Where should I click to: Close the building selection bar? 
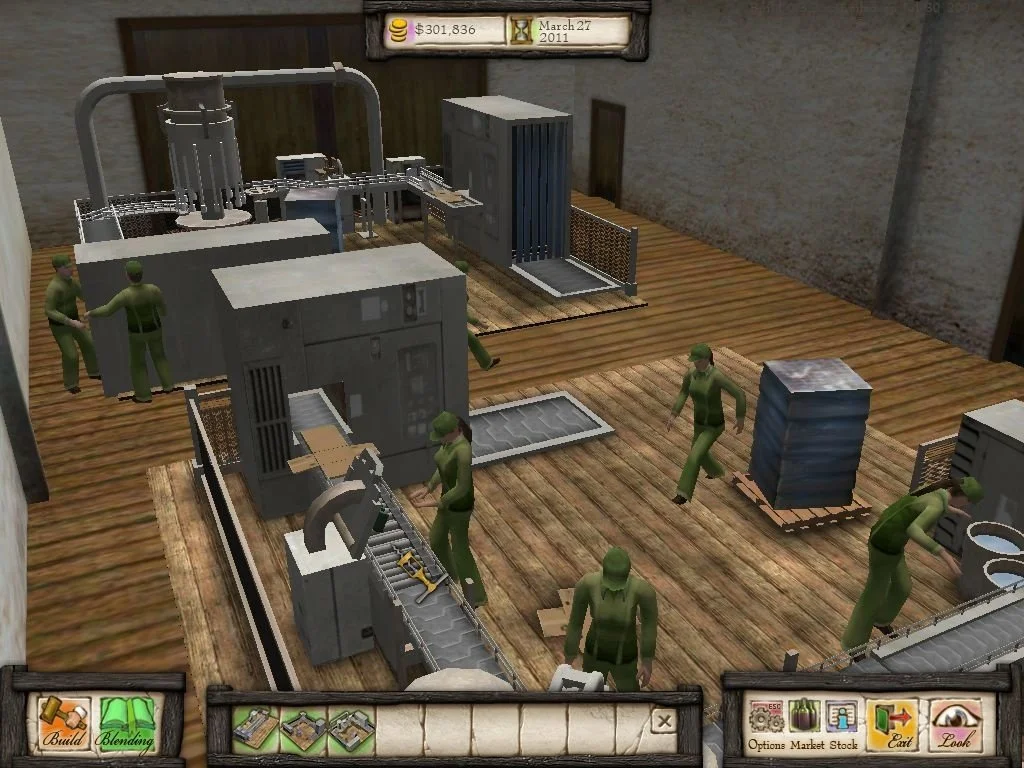coord(663,721)
